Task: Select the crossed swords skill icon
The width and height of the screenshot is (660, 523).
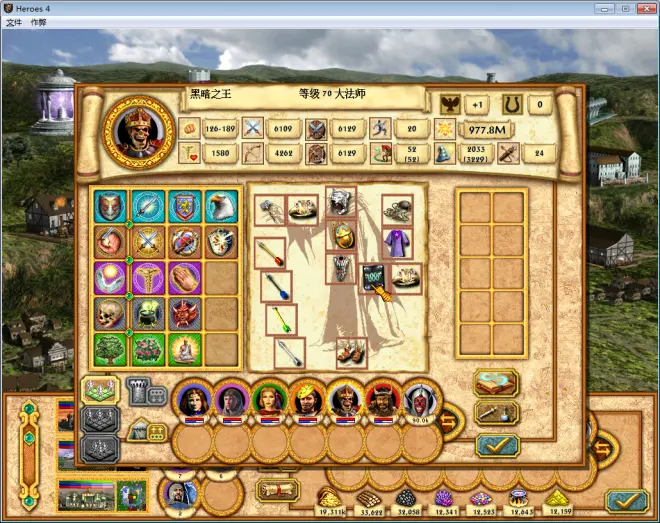Action: pos(148,242)
